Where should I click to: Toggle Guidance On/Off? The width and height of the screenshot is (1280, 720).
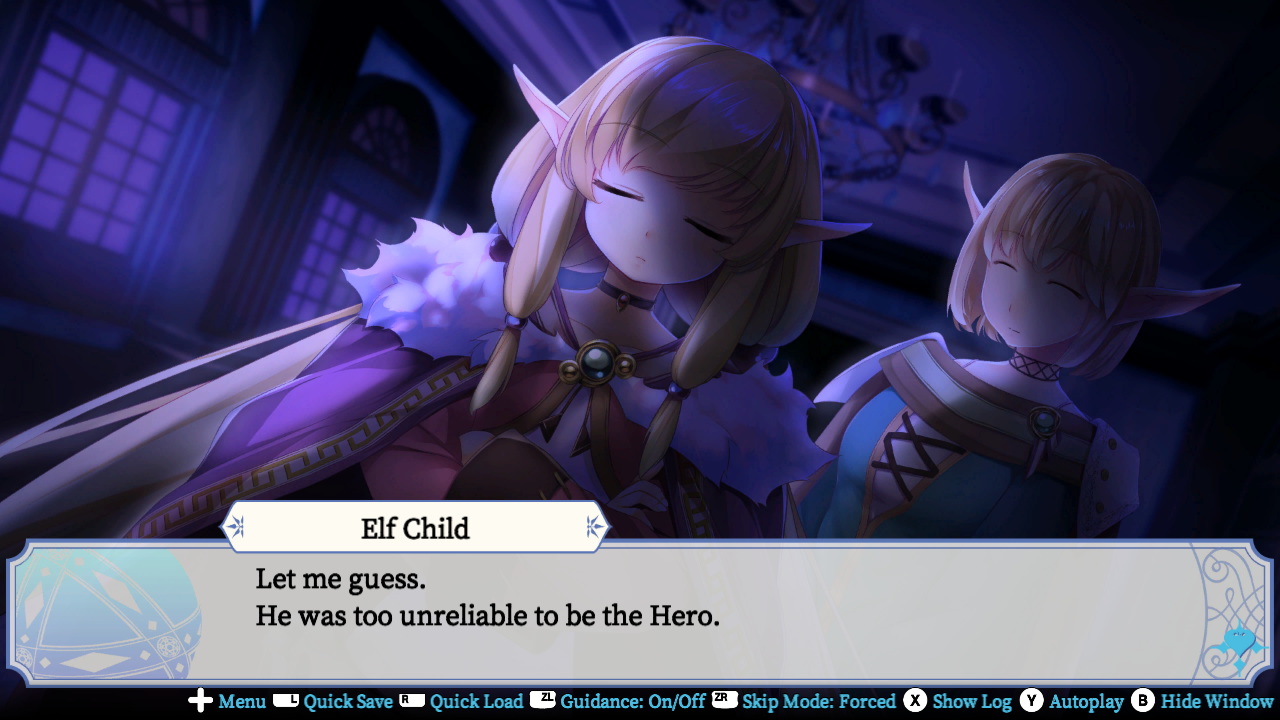(x=634, y=702)
